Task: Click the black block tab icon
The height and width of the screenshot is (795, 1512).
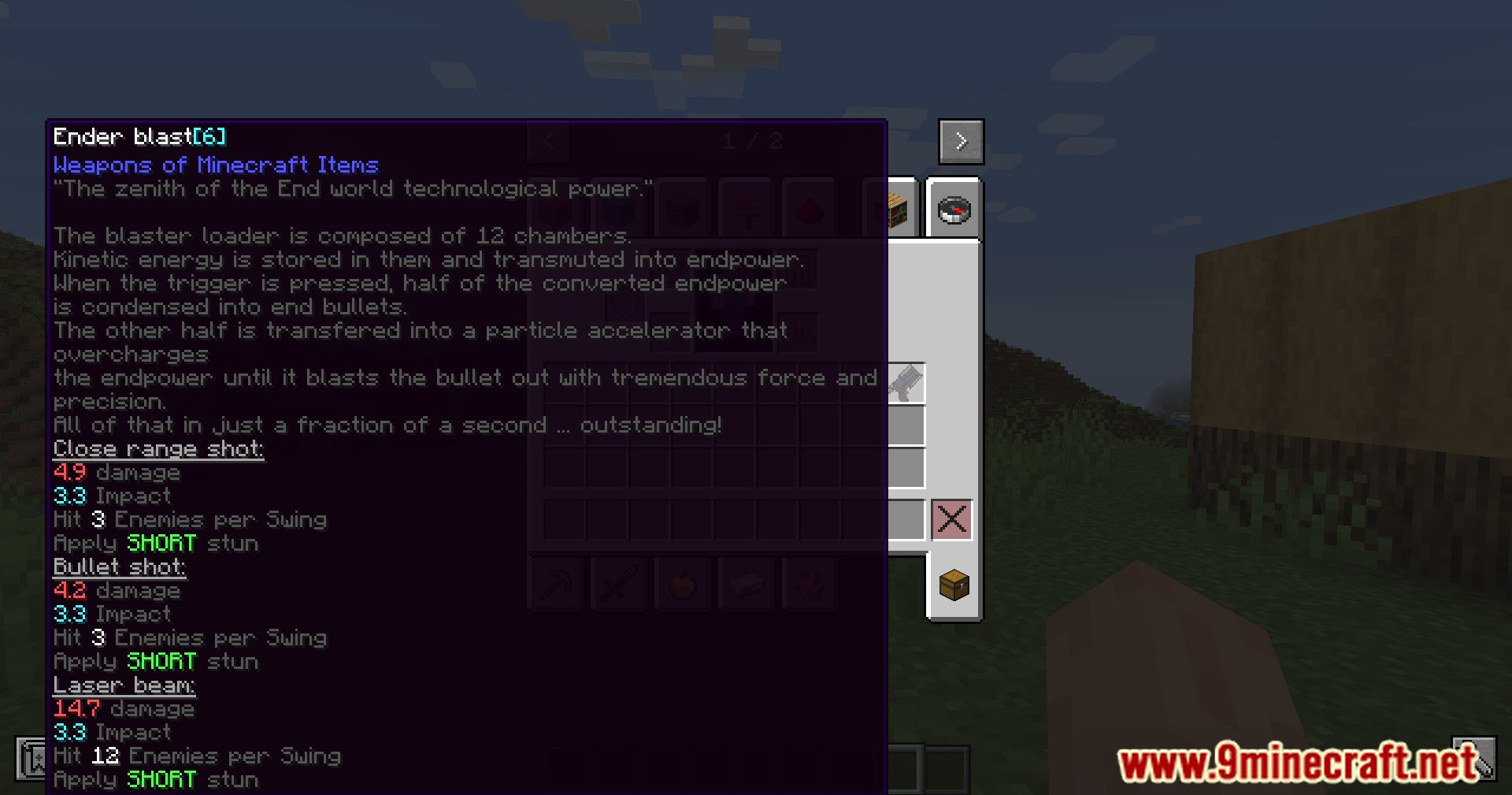Action: (682, 207)
